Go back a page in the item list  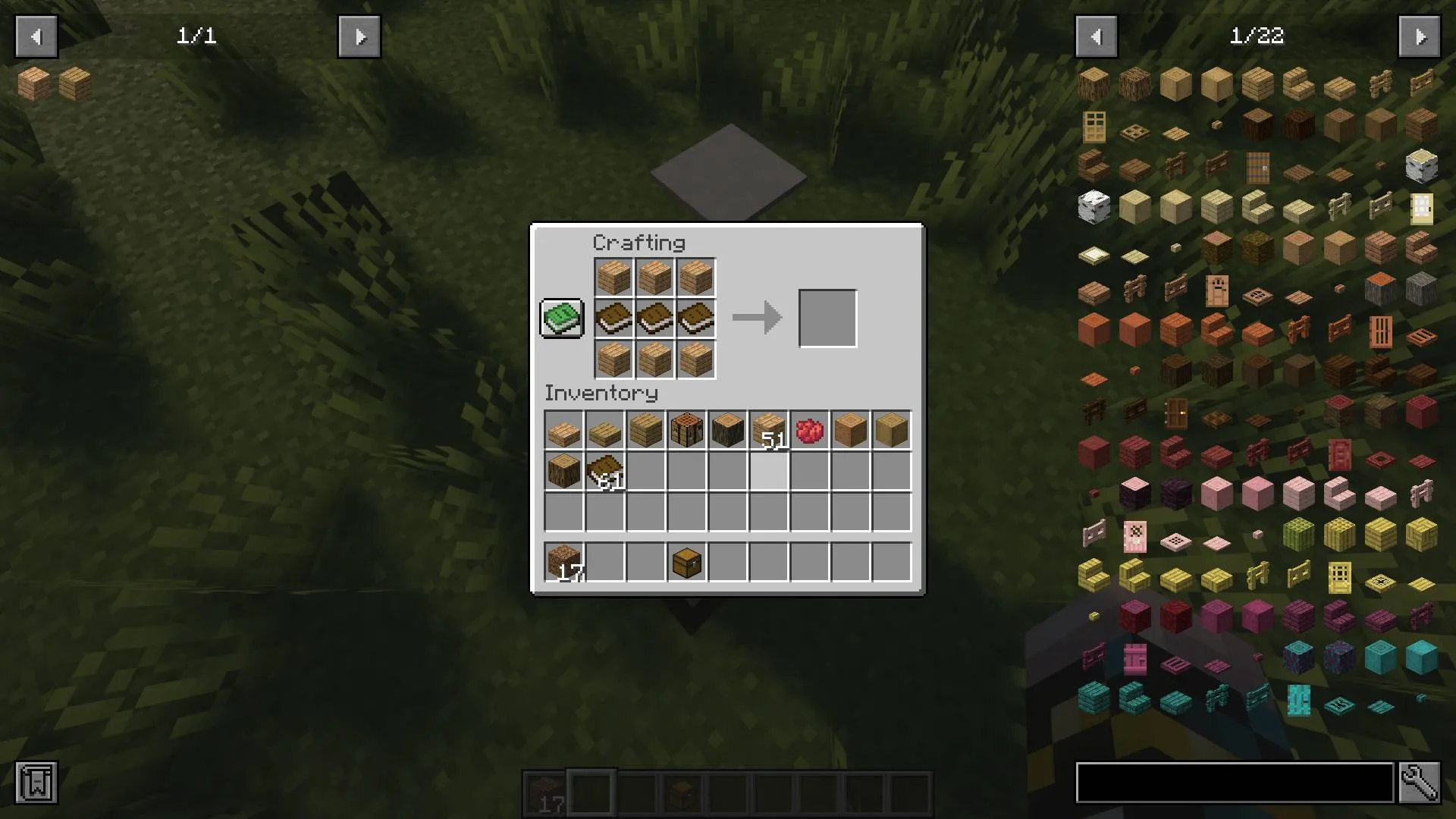[1096, 36]
